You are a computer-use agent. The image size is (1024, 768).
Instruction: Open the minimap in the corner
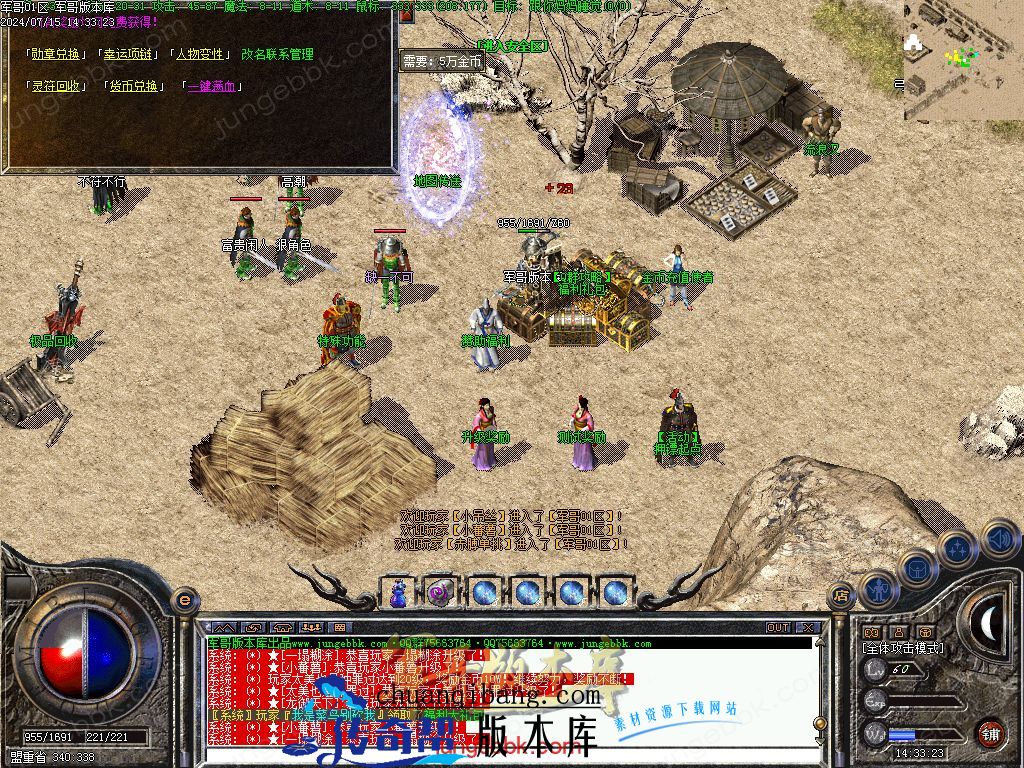962,58
